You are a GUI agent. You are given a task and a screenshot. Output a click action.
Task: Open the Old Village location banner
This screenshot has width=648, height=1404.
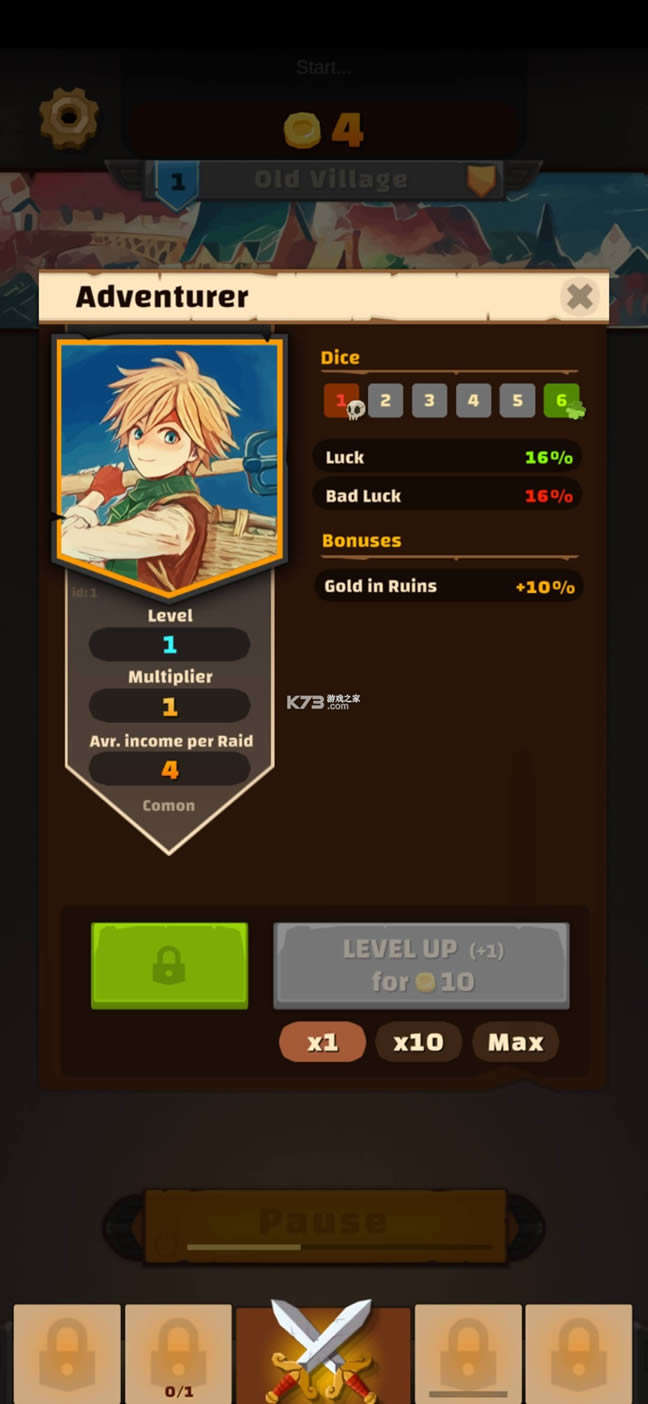[x=330, y=180]
